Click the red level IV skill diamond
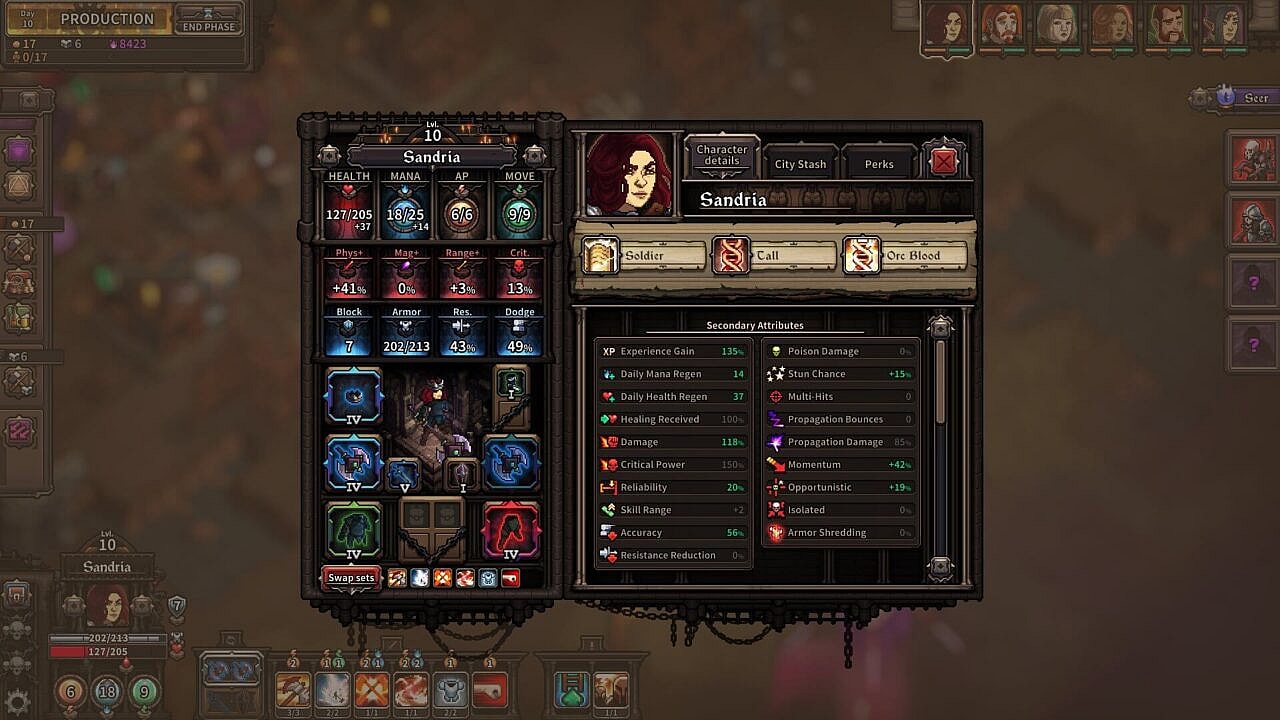The image size is (1280, 720). (512, 531)
